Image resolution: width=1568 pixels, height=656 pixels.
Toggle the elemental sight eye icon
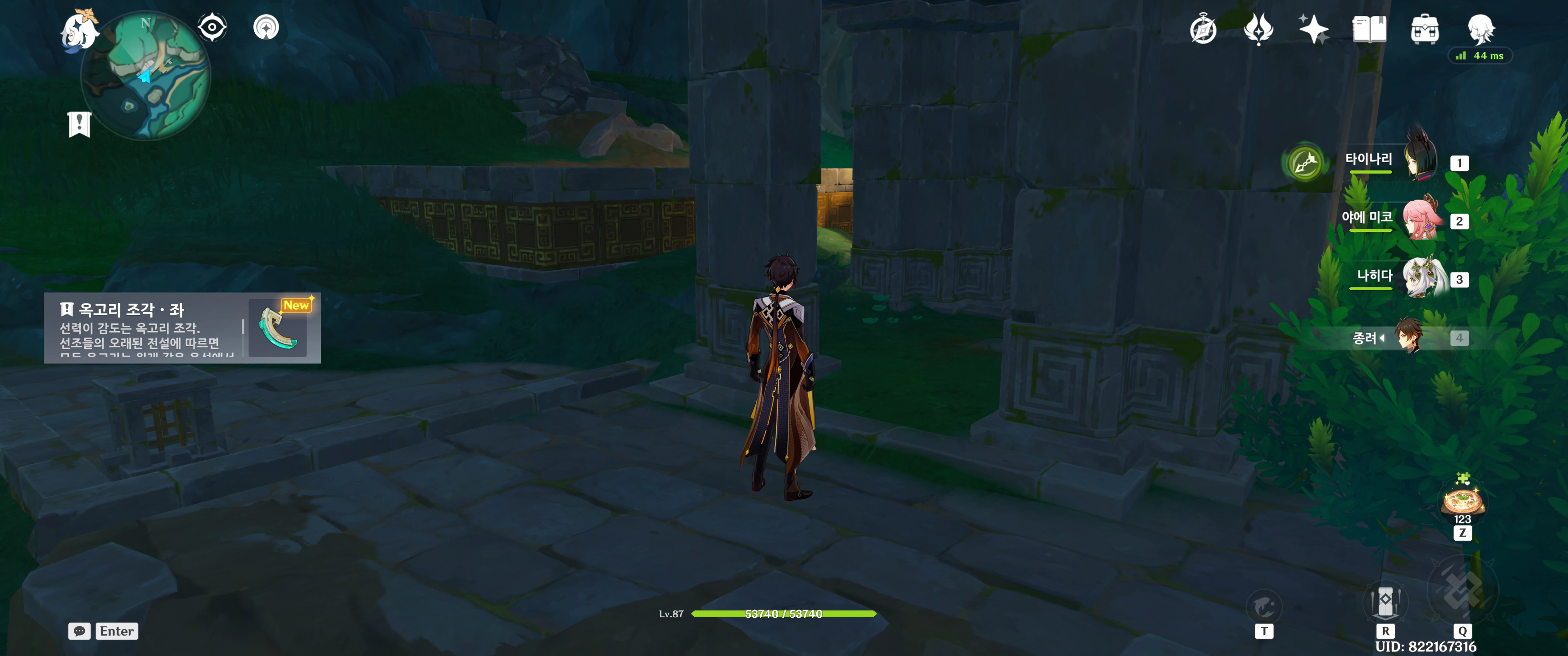212,27
